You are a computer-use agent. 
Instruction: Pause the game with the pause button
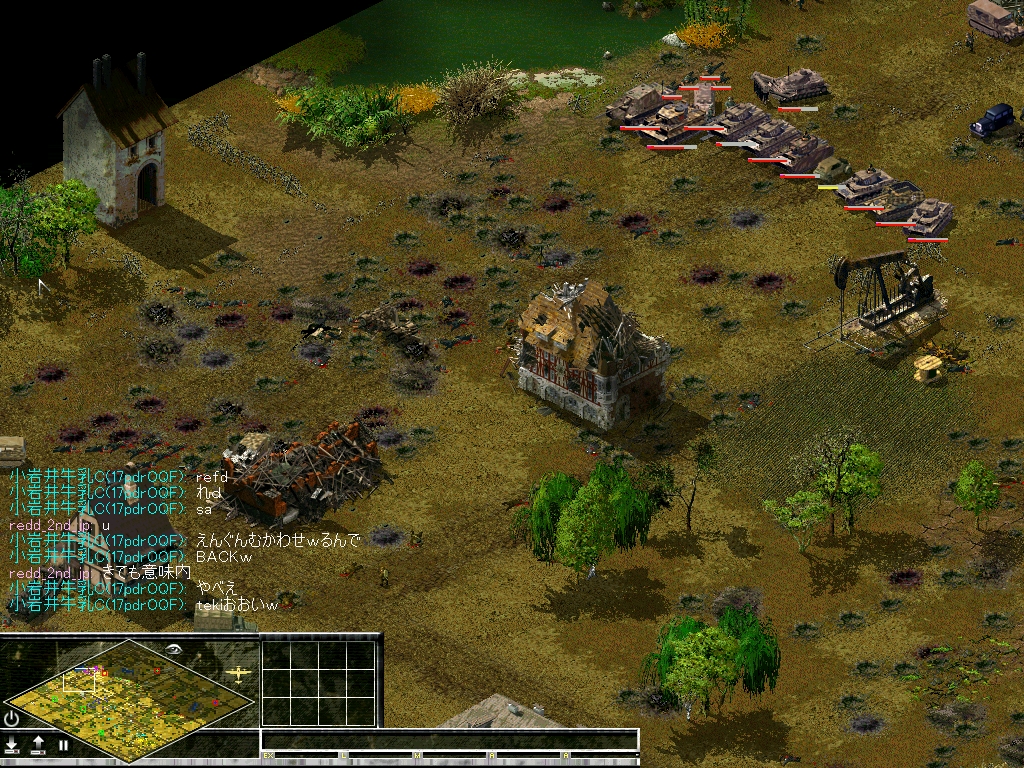tap(63, 745)
